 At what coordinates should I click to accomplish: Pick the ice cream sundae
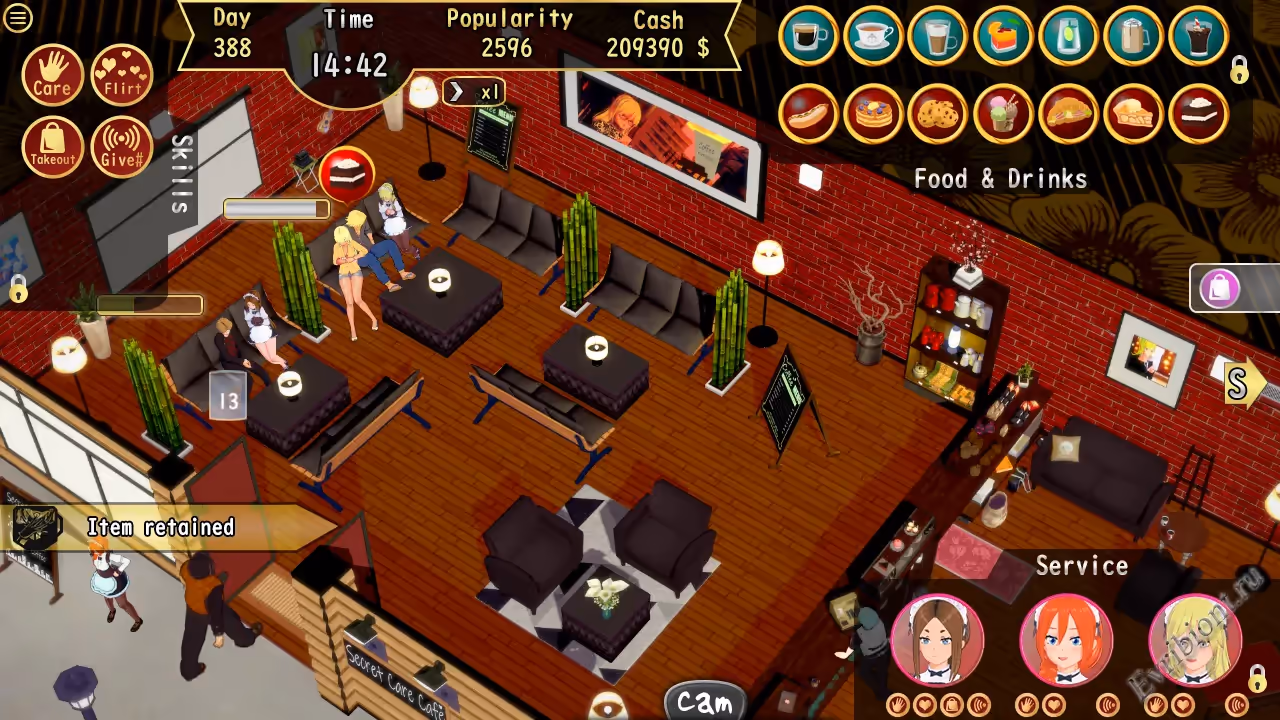(x=1003, y=113)
